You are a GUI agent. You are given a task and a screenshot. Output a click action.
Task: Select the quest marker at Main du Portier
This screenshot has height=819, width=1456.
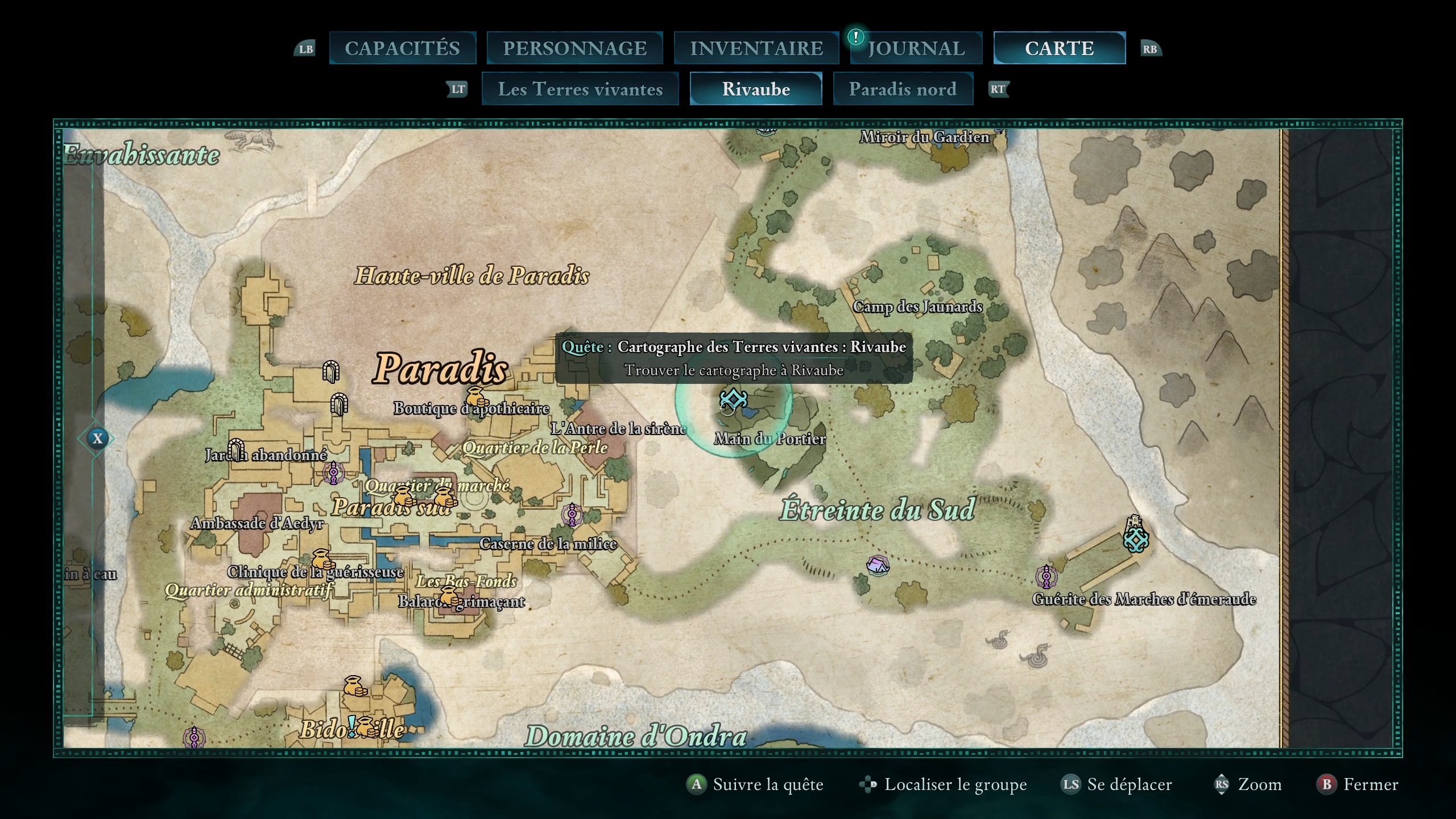(x=733, y=400)
